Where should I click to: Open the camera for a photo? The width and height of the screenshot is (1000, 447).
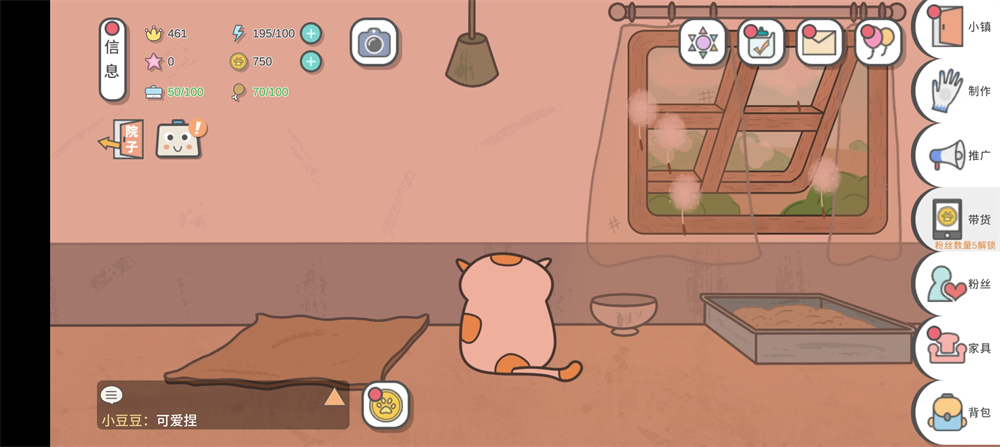[374, 43]
